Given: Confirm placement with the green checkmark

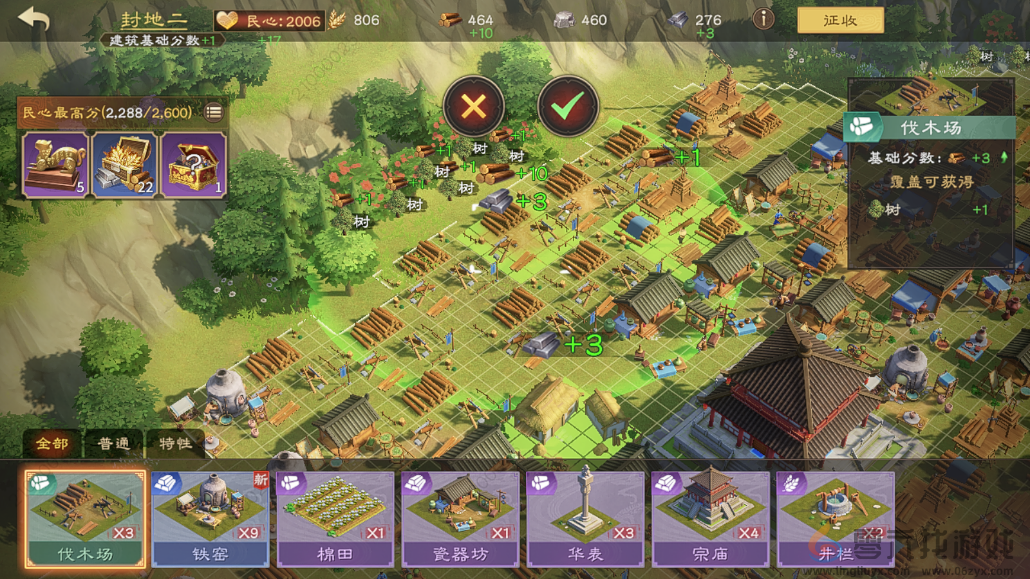Looking at the screenshot, I should tap(568, 106).
